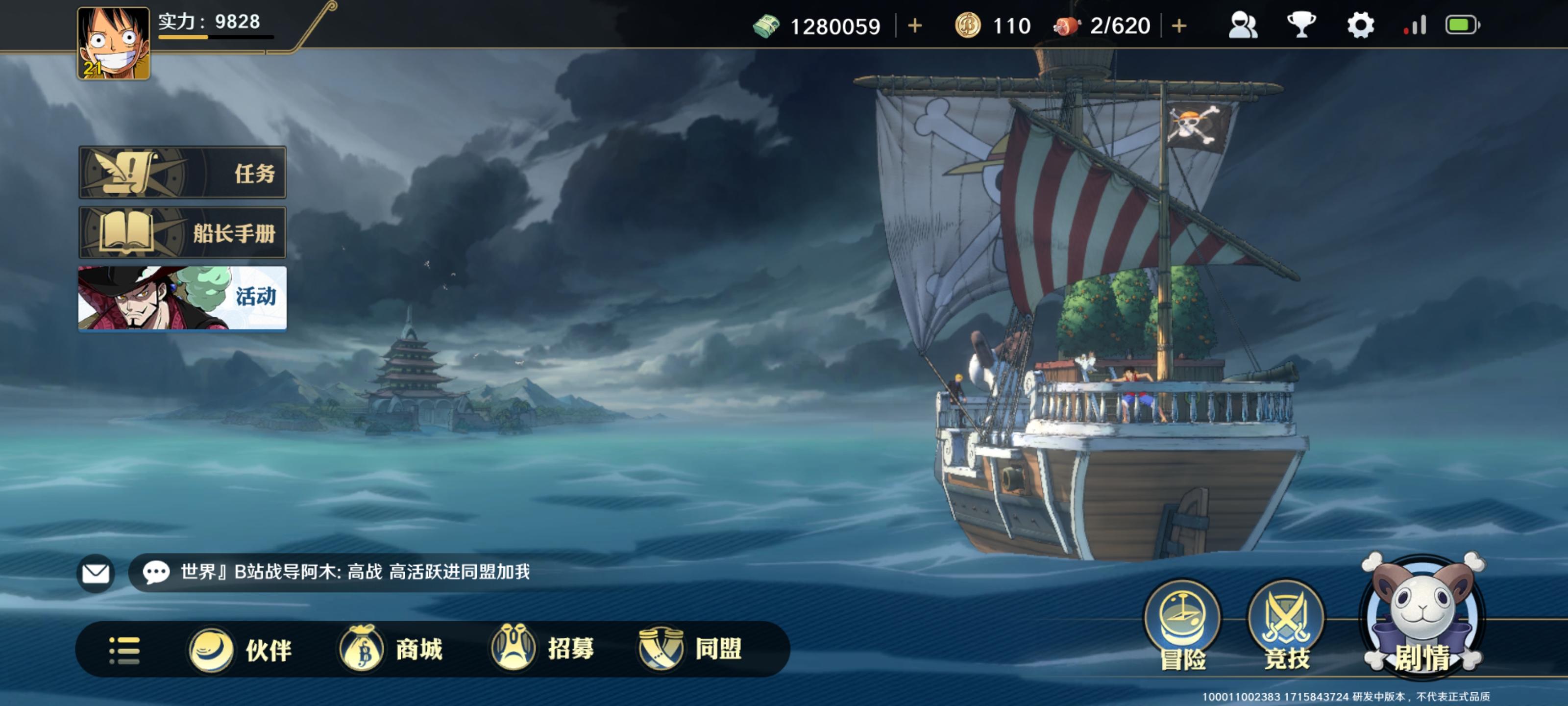Screen dimensions: 1568x706
Task: Buy more meat with the plus button
Action: (x=1178, y=25)
